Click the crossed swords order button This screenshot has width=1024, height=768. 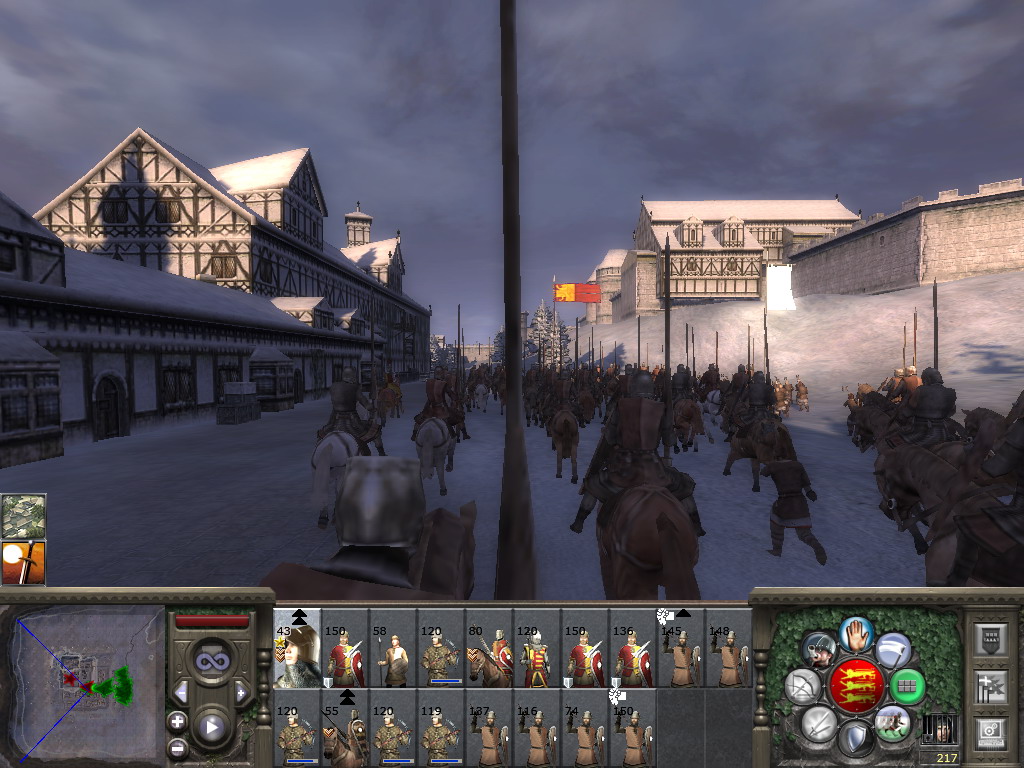click(818, 722)
